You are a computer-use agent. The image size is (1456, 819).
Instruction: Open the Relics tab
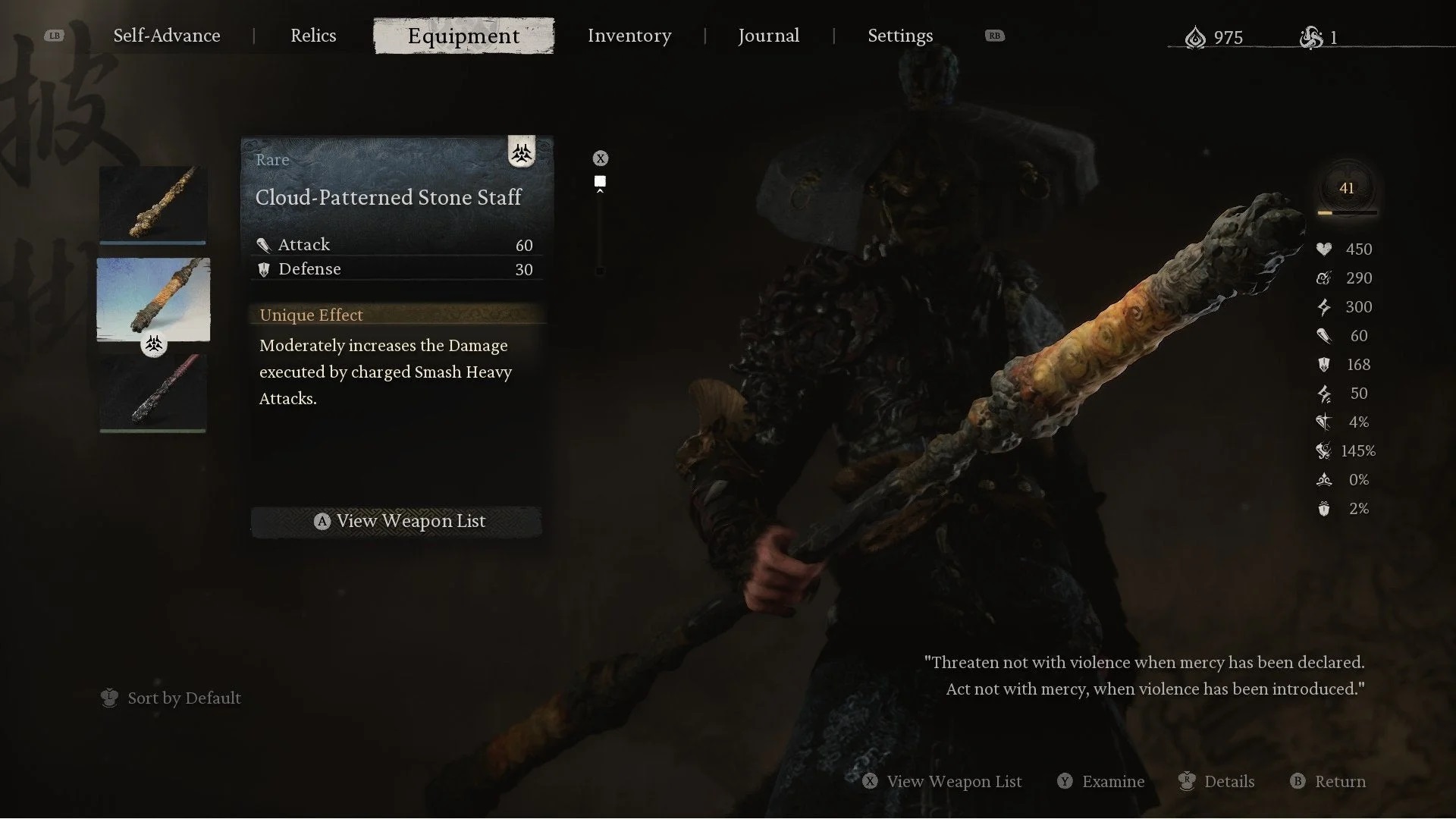coord(313,36)
